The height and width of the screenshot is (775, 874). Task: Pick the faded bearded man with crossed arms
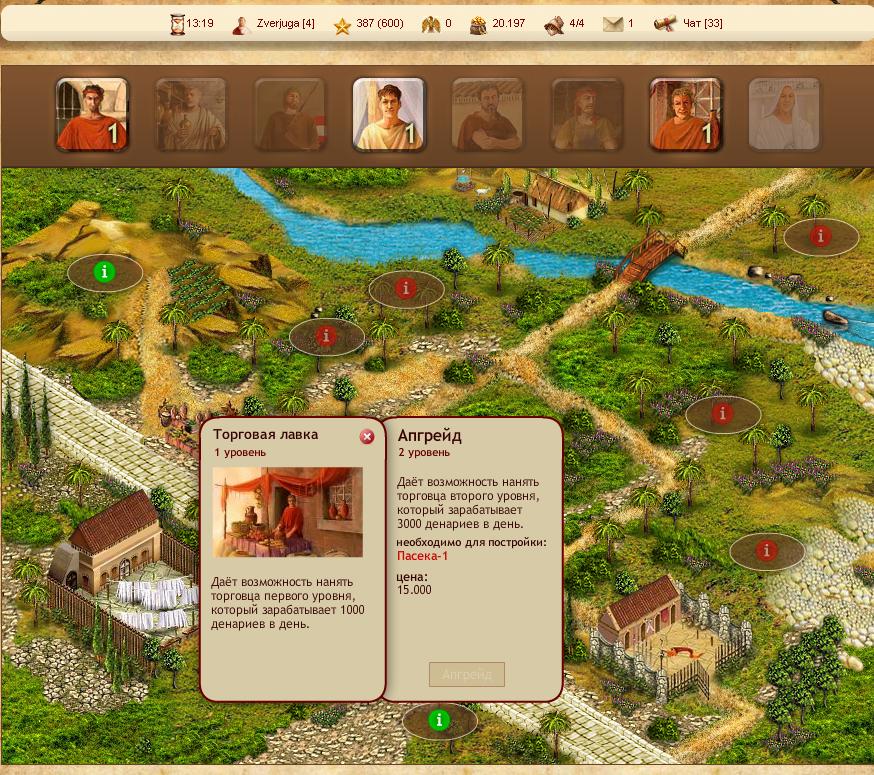point(488,114)
